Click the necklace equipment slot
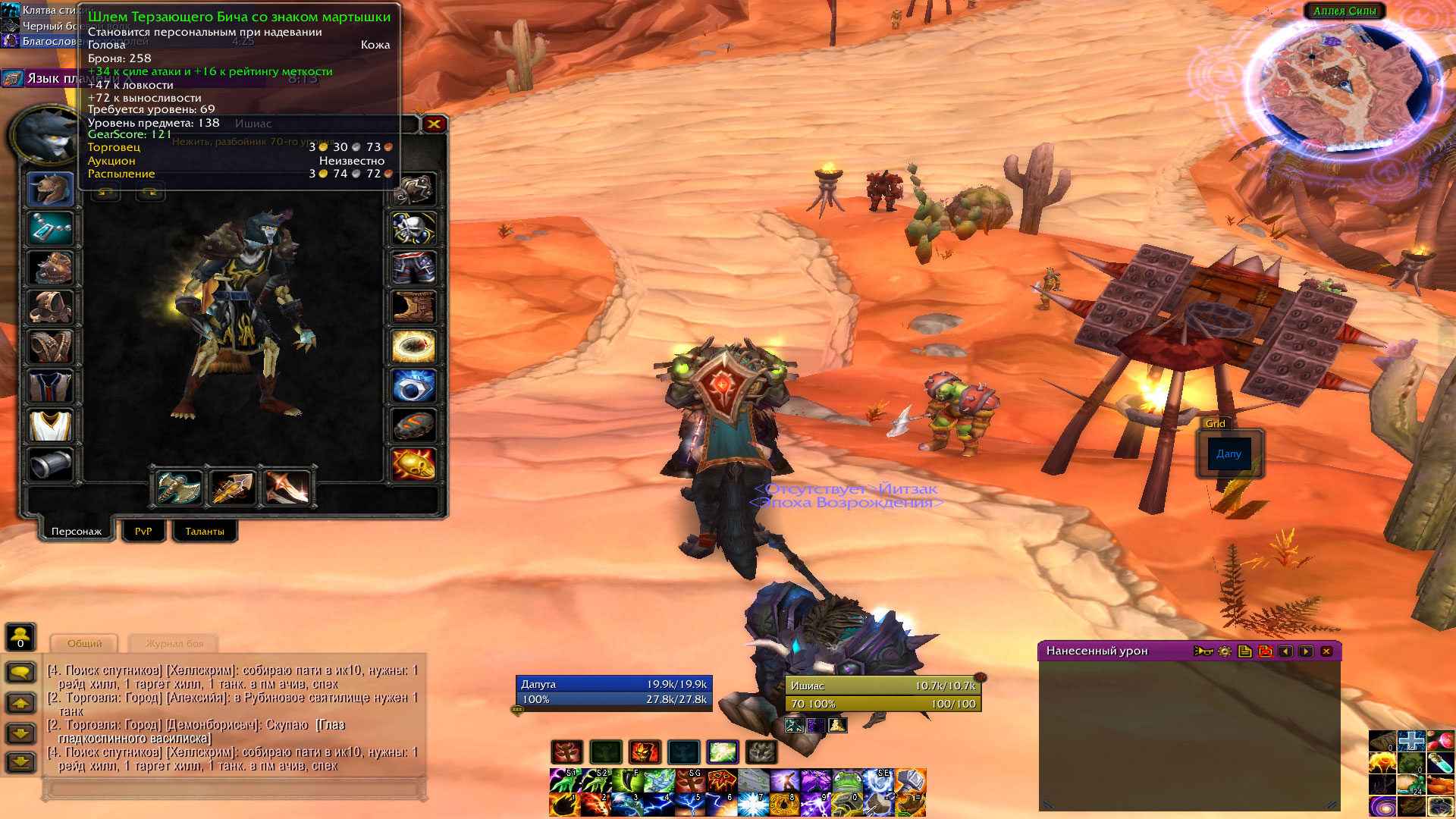 [50, 228]
